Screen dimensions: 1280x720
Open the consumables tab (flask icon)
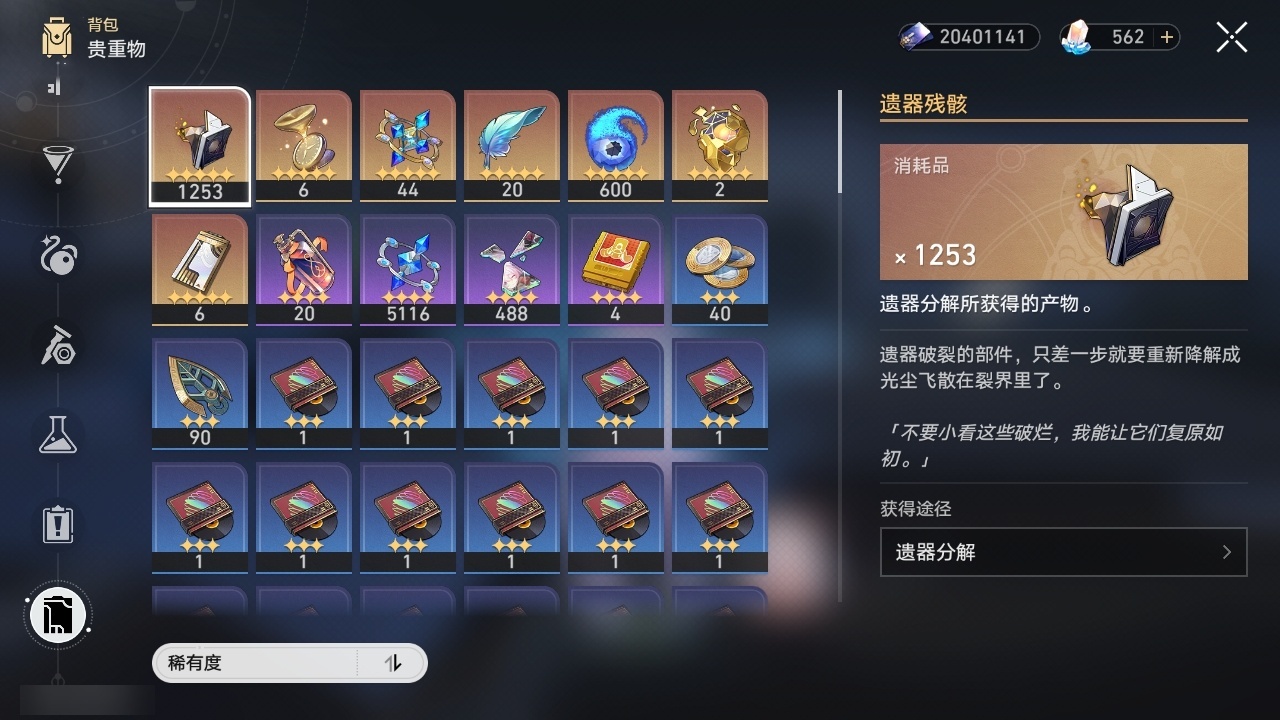click(57, 435)
